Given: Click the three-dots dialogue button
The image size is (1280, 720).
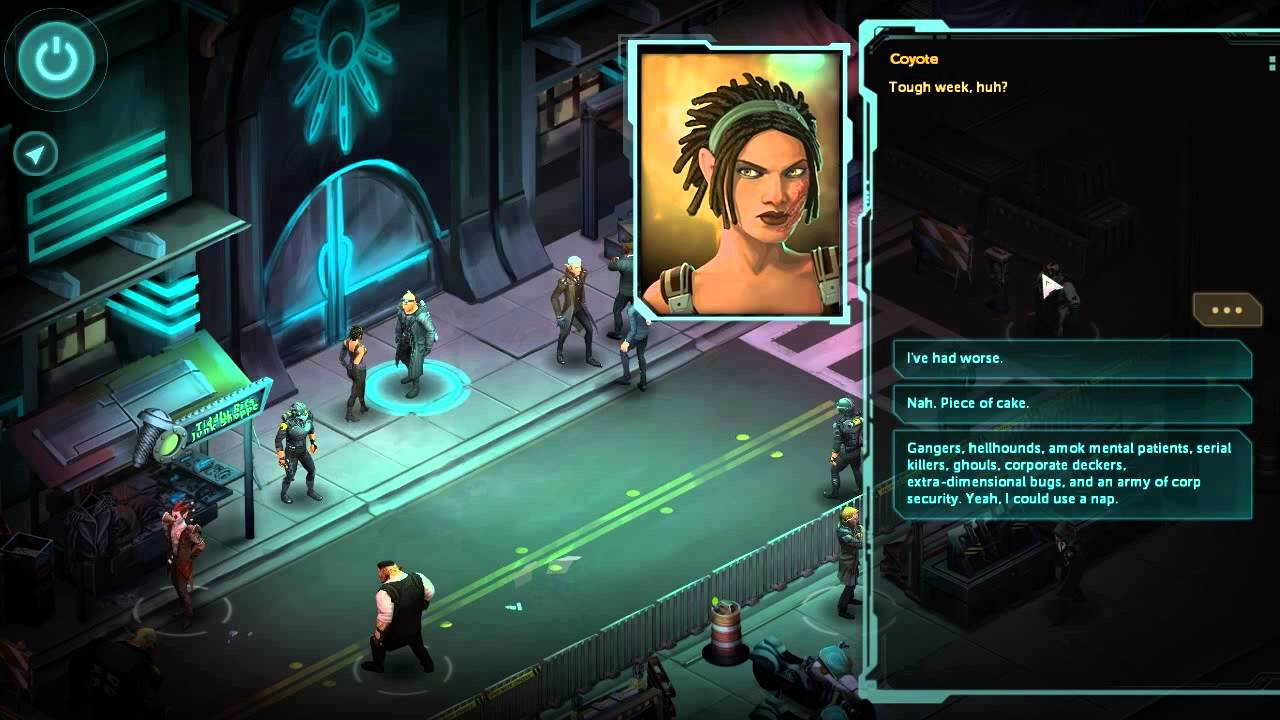Looking at the screenshot, I should click(1226, 310).
